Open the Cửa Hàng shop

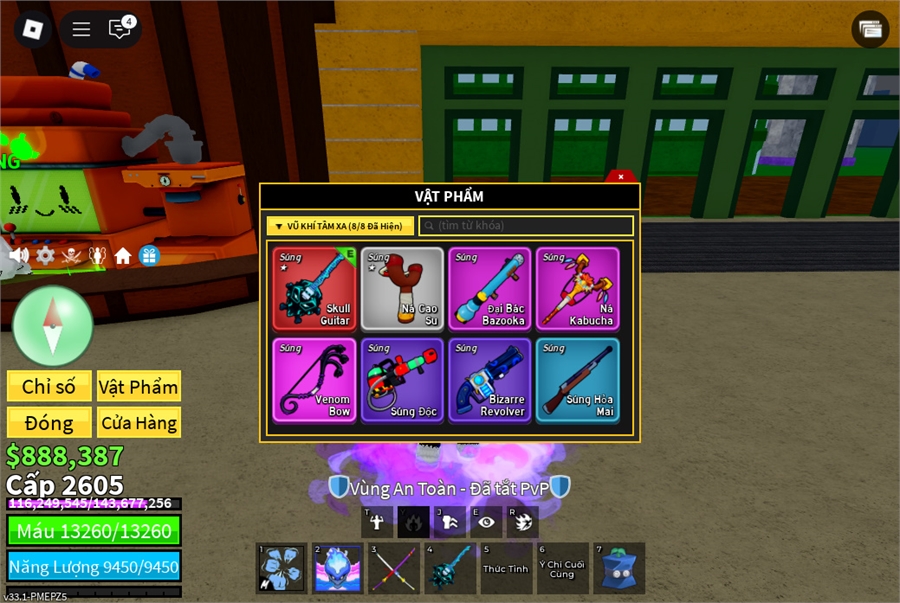[139, 423]
